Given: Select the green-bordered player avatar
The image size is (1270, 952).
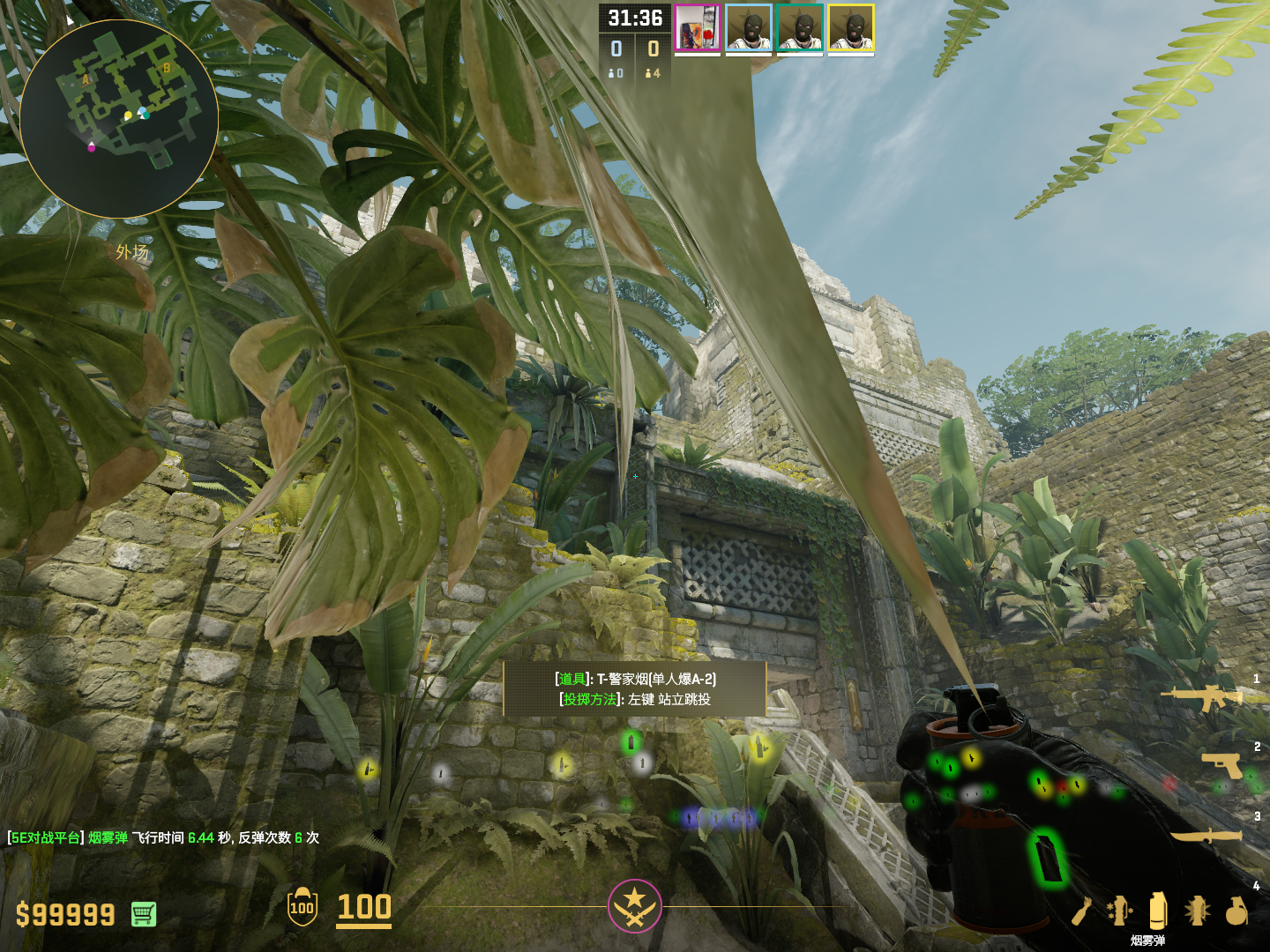Looking at the screenshot, I should click(800, 28).
